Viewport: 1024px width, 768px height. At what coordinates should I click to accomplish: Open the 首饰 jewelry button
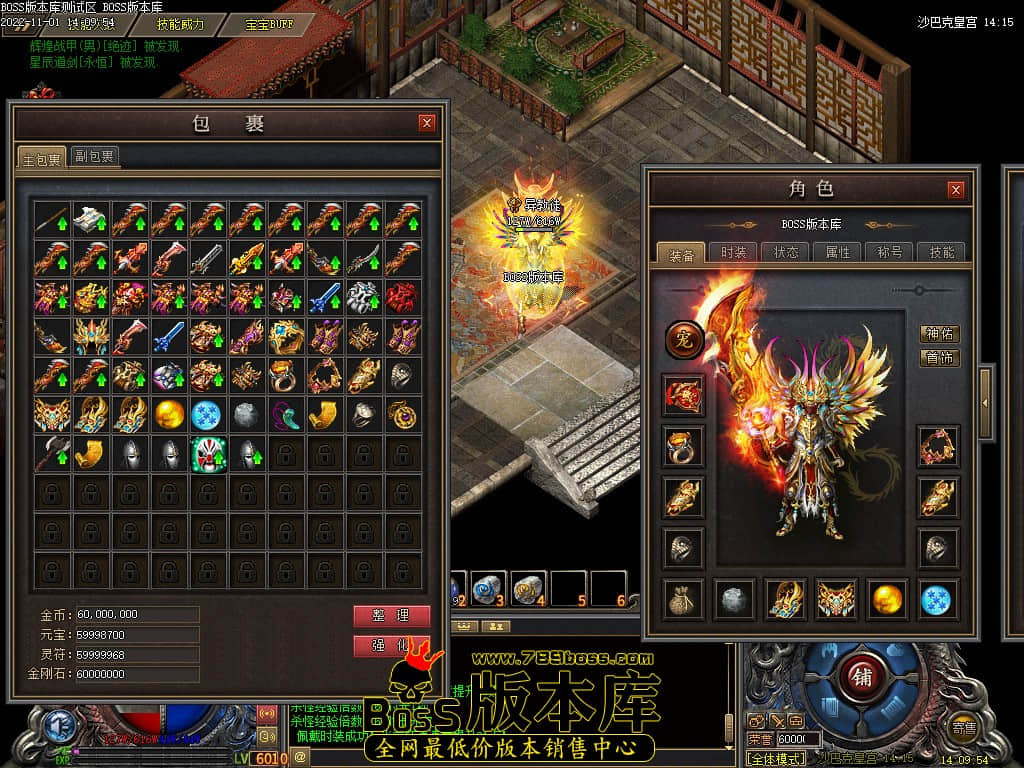pyautogui.click(x=939, y=358)
